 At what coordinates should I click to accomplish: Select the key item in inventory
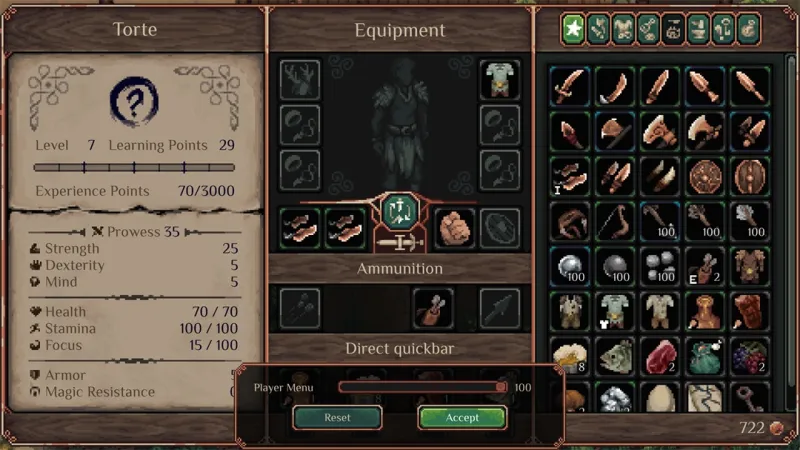(748, 398)
